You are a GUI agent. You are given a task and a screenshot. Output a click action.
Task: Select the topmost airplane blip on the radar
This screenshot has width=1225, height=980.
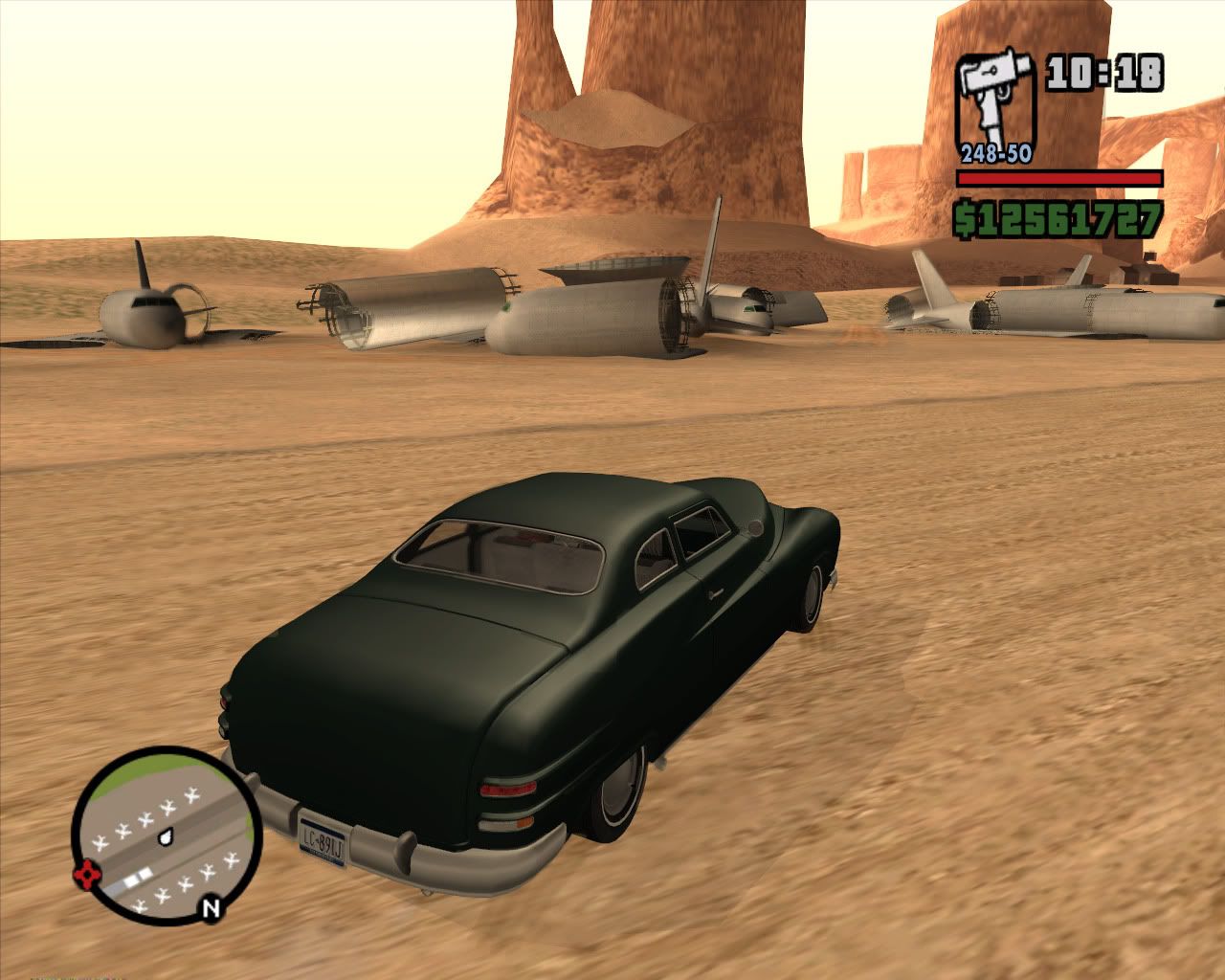pos(190,795)
